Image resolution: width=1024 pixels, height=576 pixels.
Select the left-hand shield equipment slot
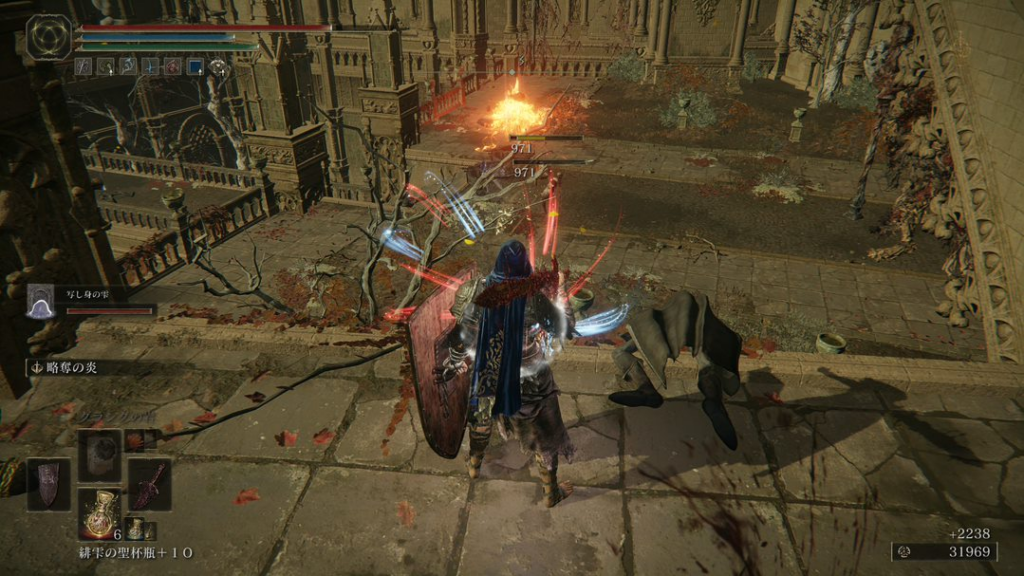pyautogui.click(x=47, y=483)
